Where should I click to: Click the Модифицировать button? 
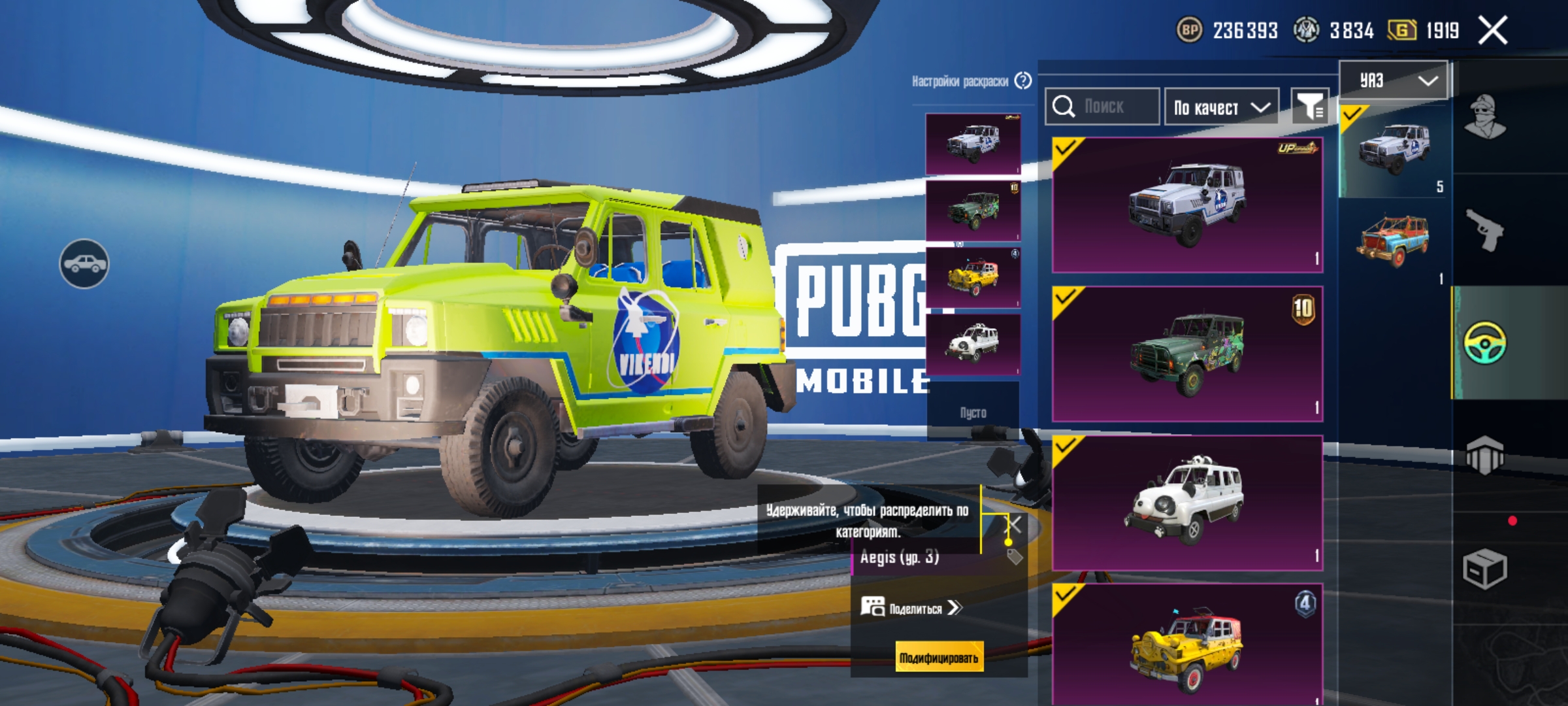[x=938, y=658]
